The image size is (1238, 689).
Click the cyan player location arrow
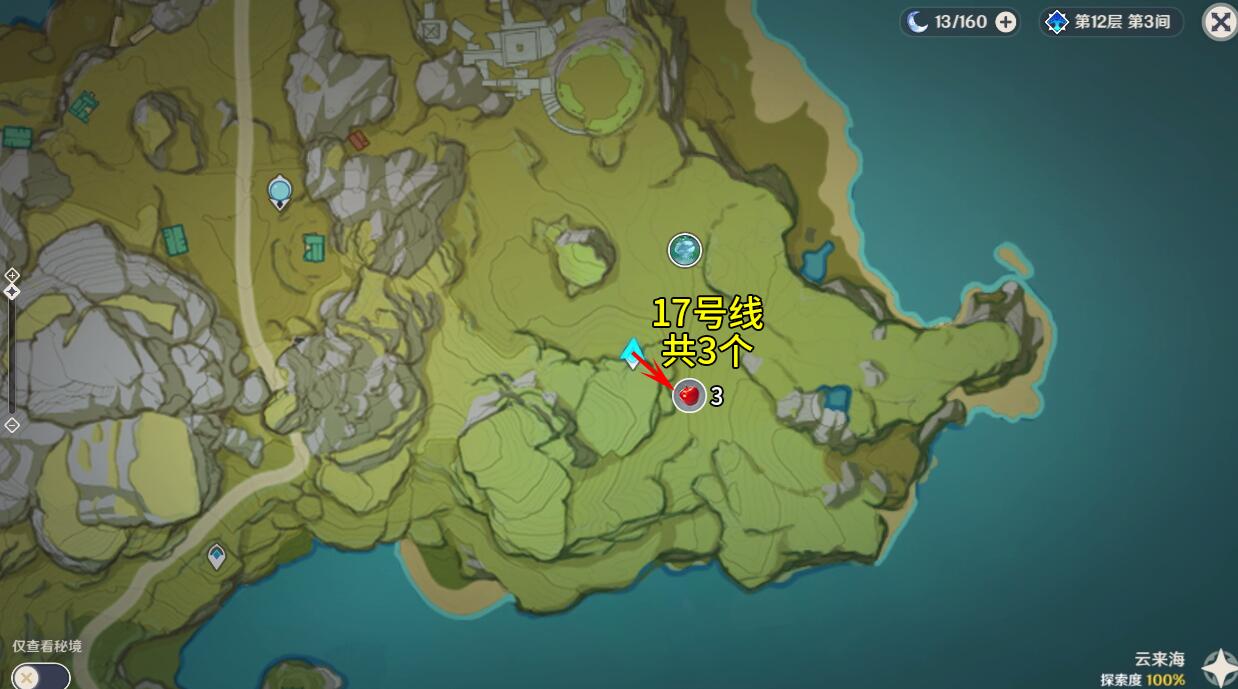632,353
